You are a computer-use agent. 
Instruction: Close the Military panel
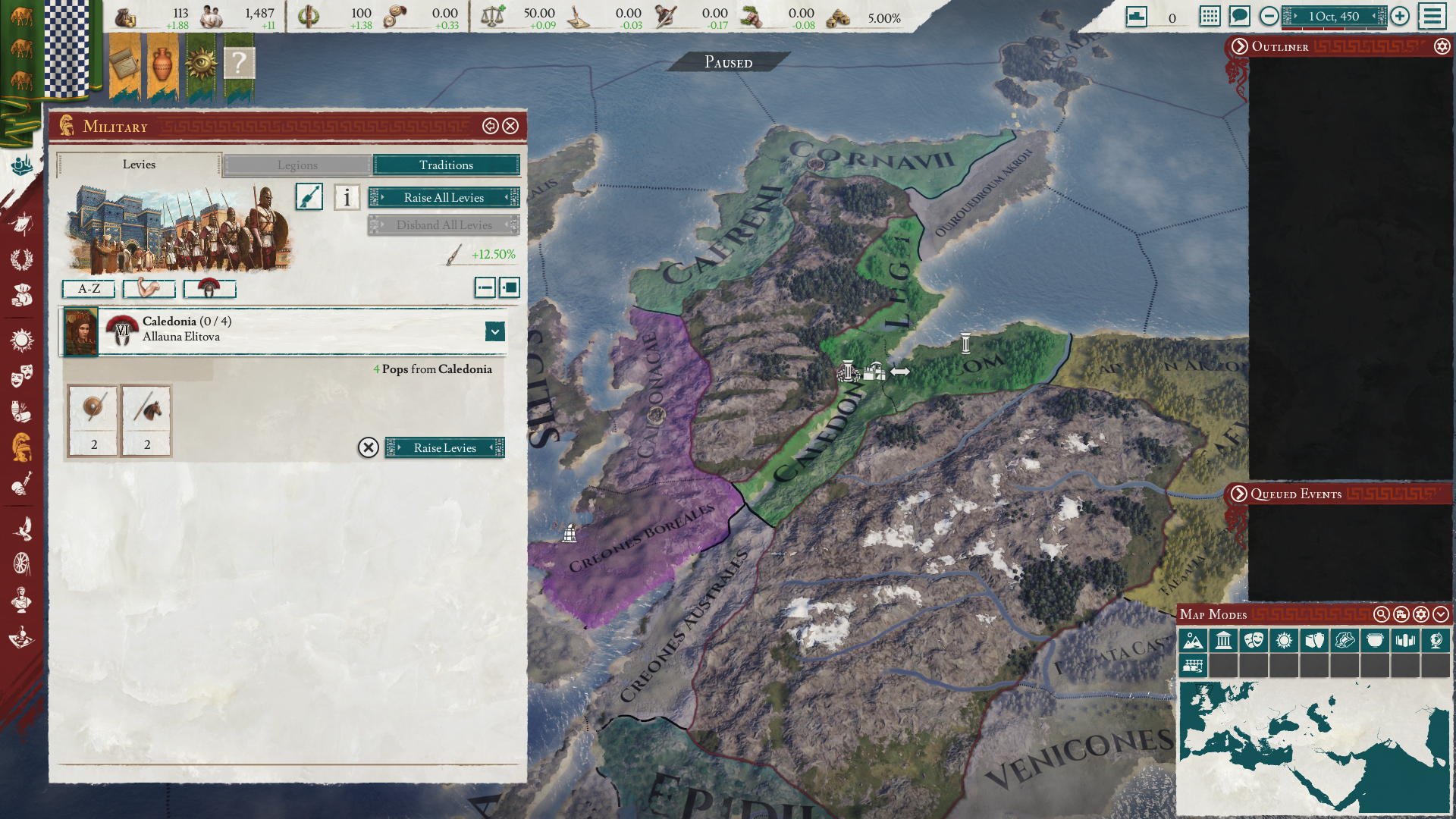511,126
